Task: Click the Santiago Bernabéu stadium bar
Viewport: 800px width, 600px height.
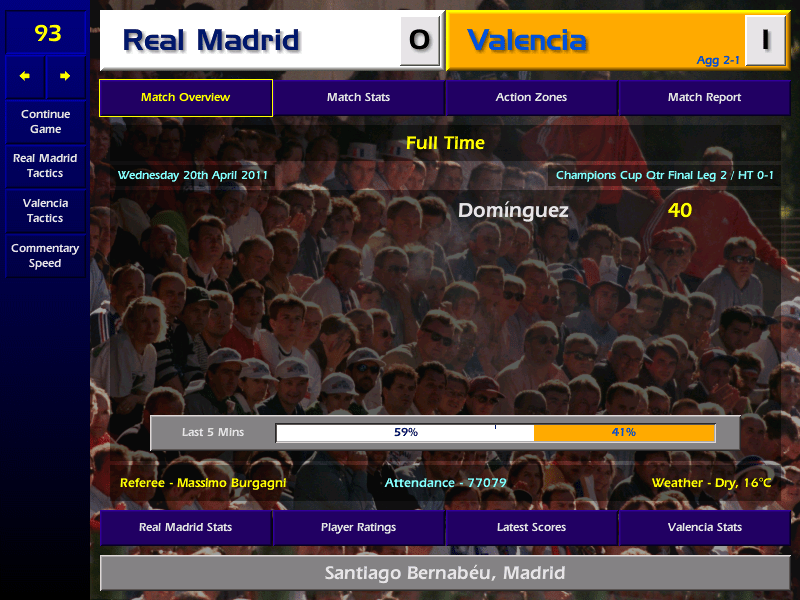Action: pos(445,573)
